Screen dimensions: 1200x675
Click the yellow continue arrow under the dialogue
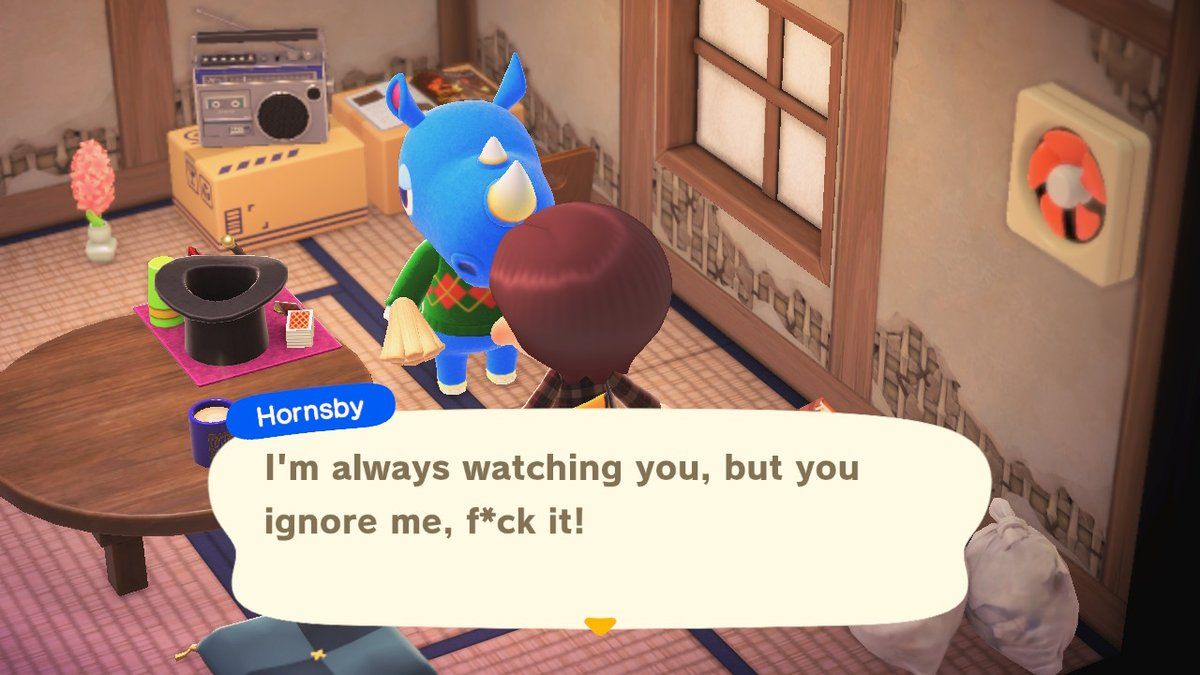[x=599, y=626]
